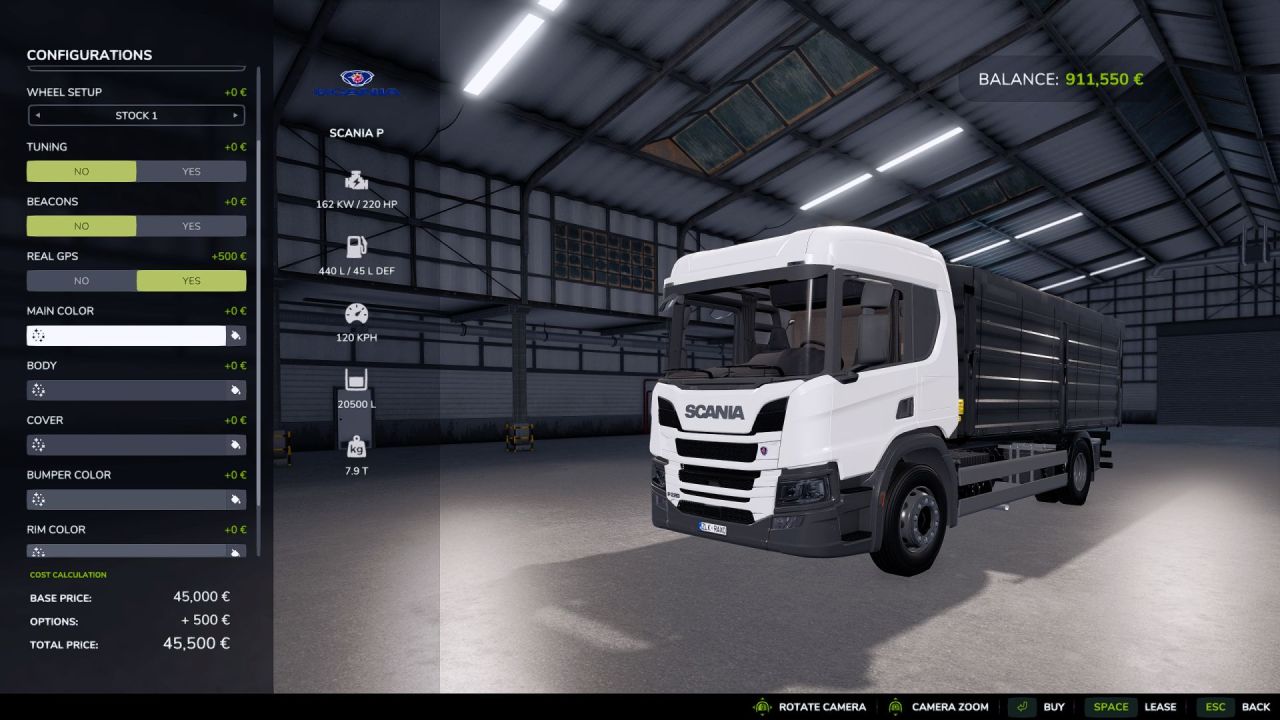1280x720 pixels.
Task: Select the fuel capacity icon
Action: 355,248
